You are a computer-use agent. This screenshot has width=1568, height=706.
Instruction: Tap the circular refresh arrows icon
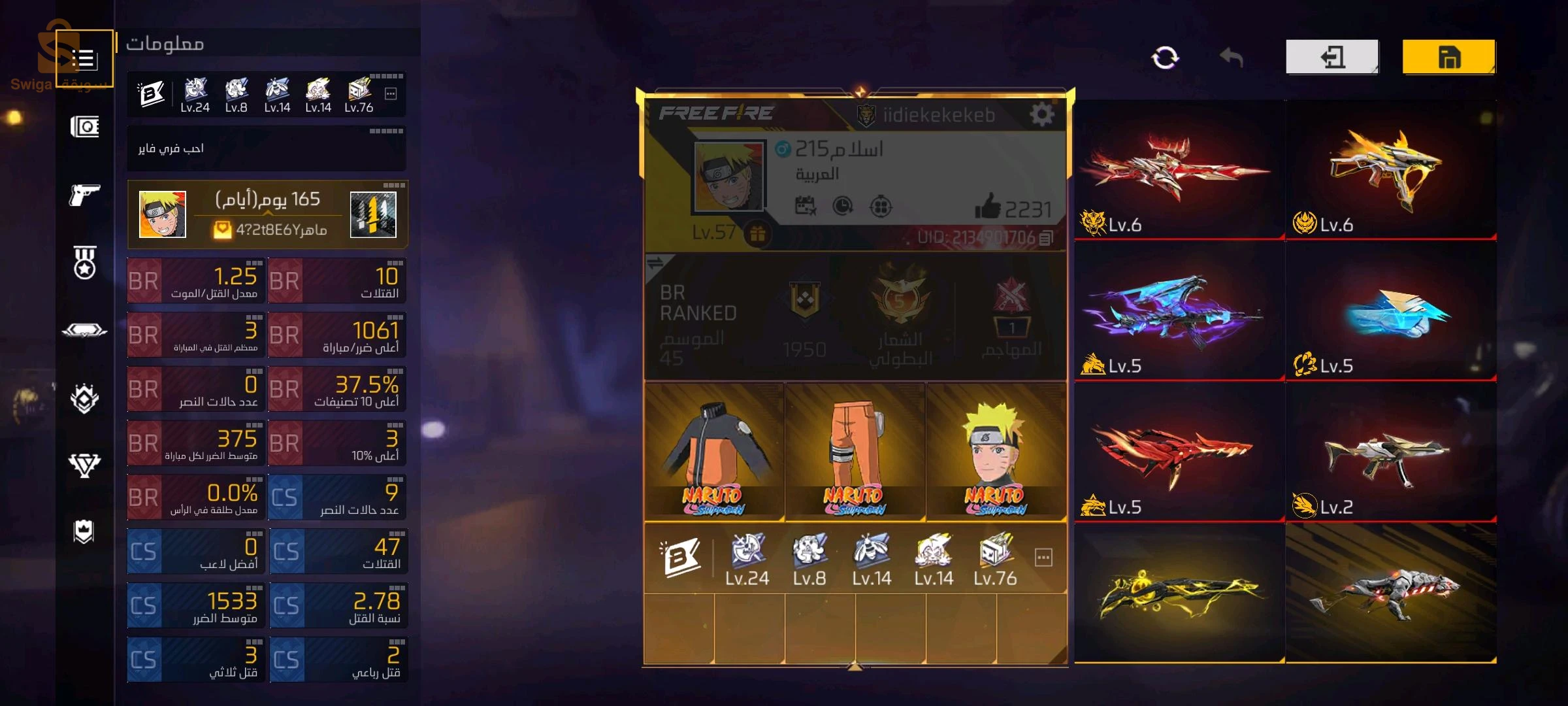[x=1165, y=58]
